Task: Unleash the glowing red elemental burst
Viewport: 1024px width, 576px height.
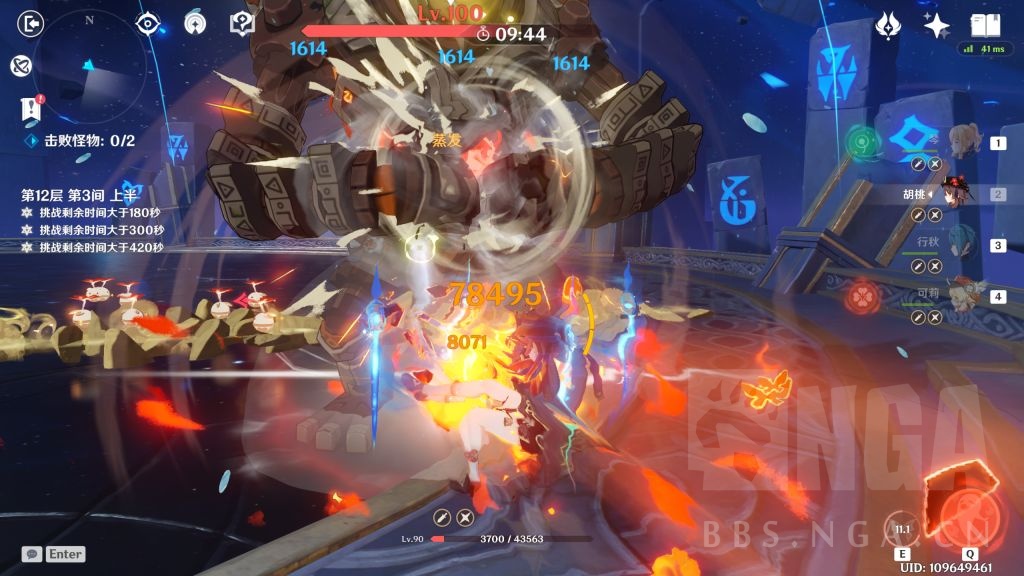Action: pyautogui.click(x=968, y=510)
